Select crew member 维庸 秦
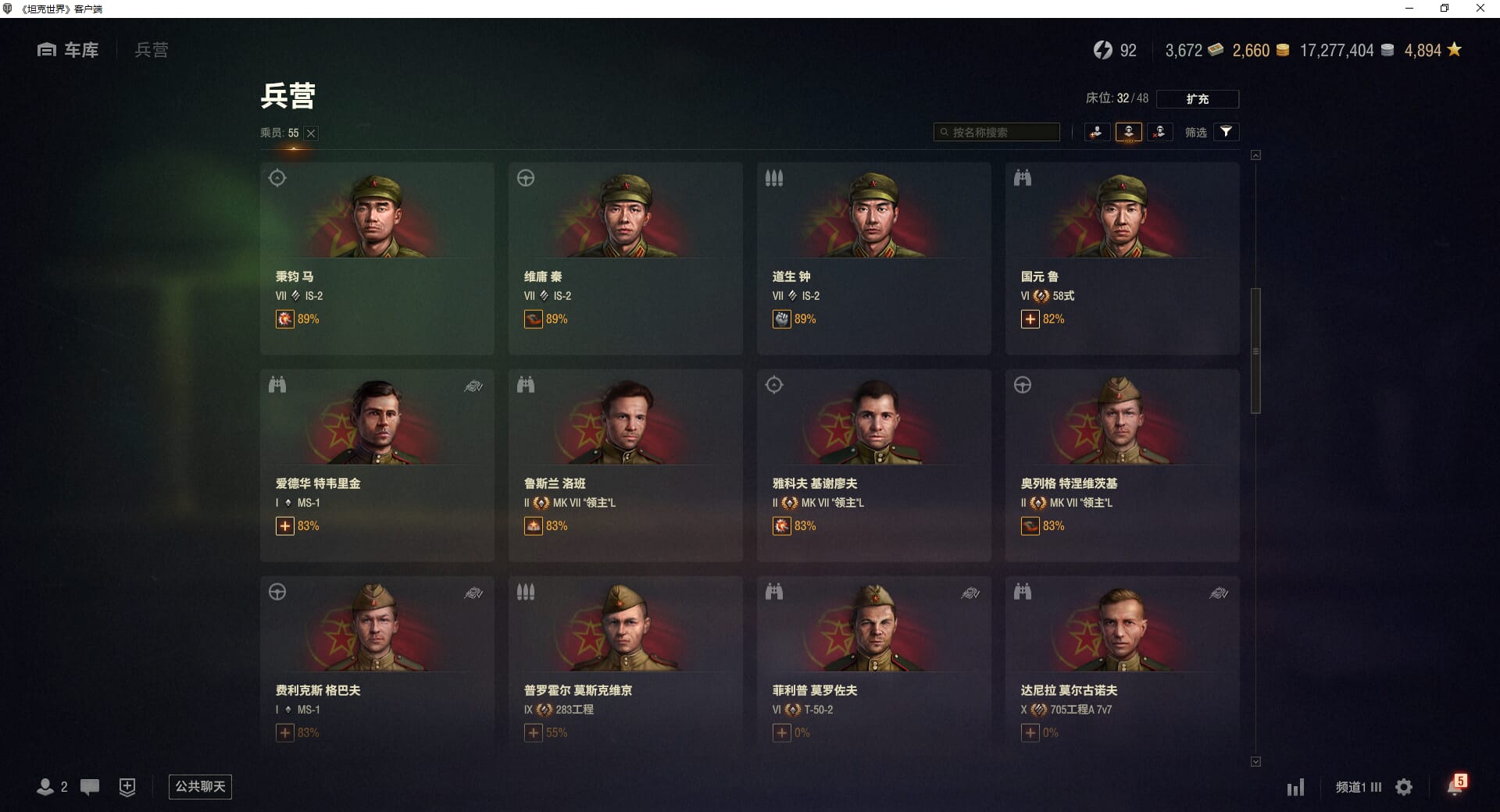Screen dimensions: 1500x812 (625, 258)
